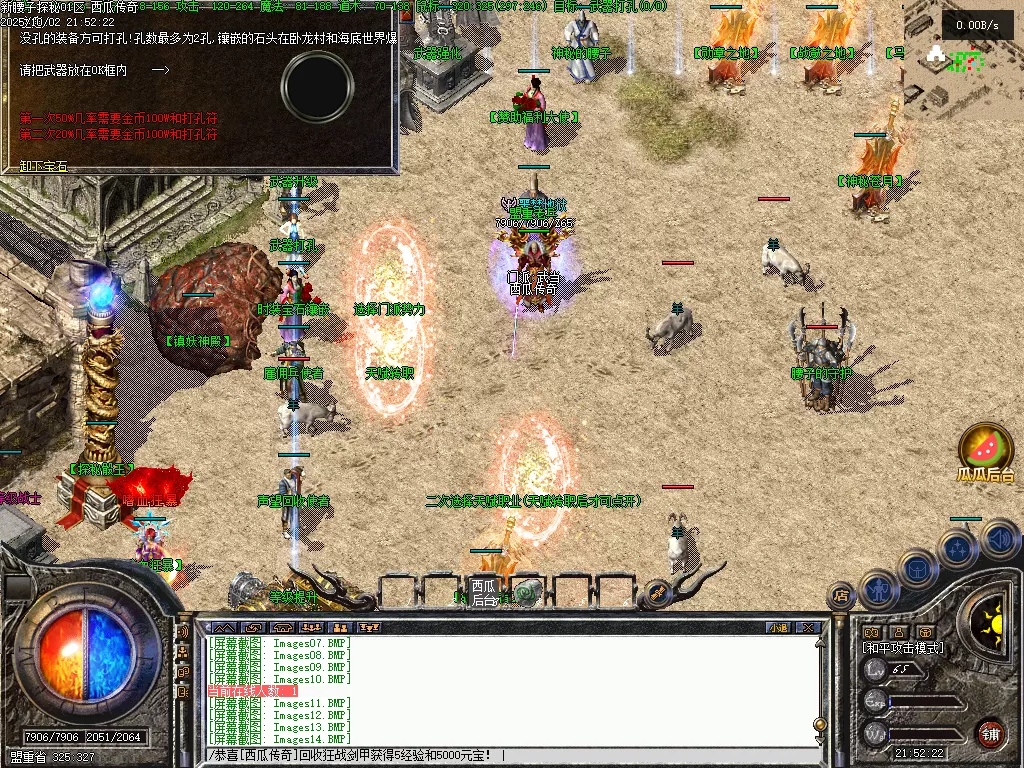
Task: Click the first chat channel mountain button
Action: pos(226,627)
